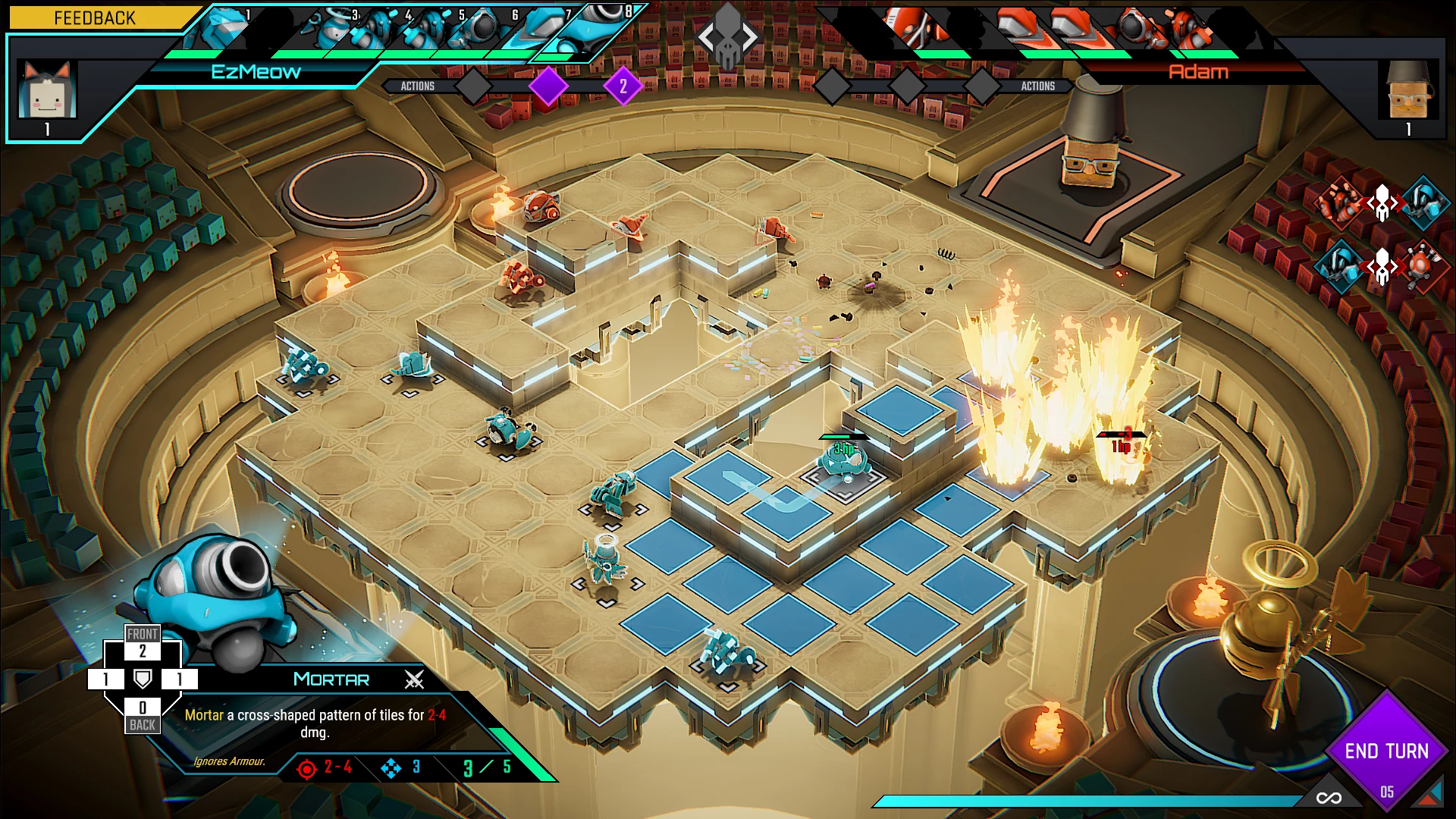1456x819 pixels.
Task: Click the crossed swords icon beside Mortar
Action: point(414,679)
